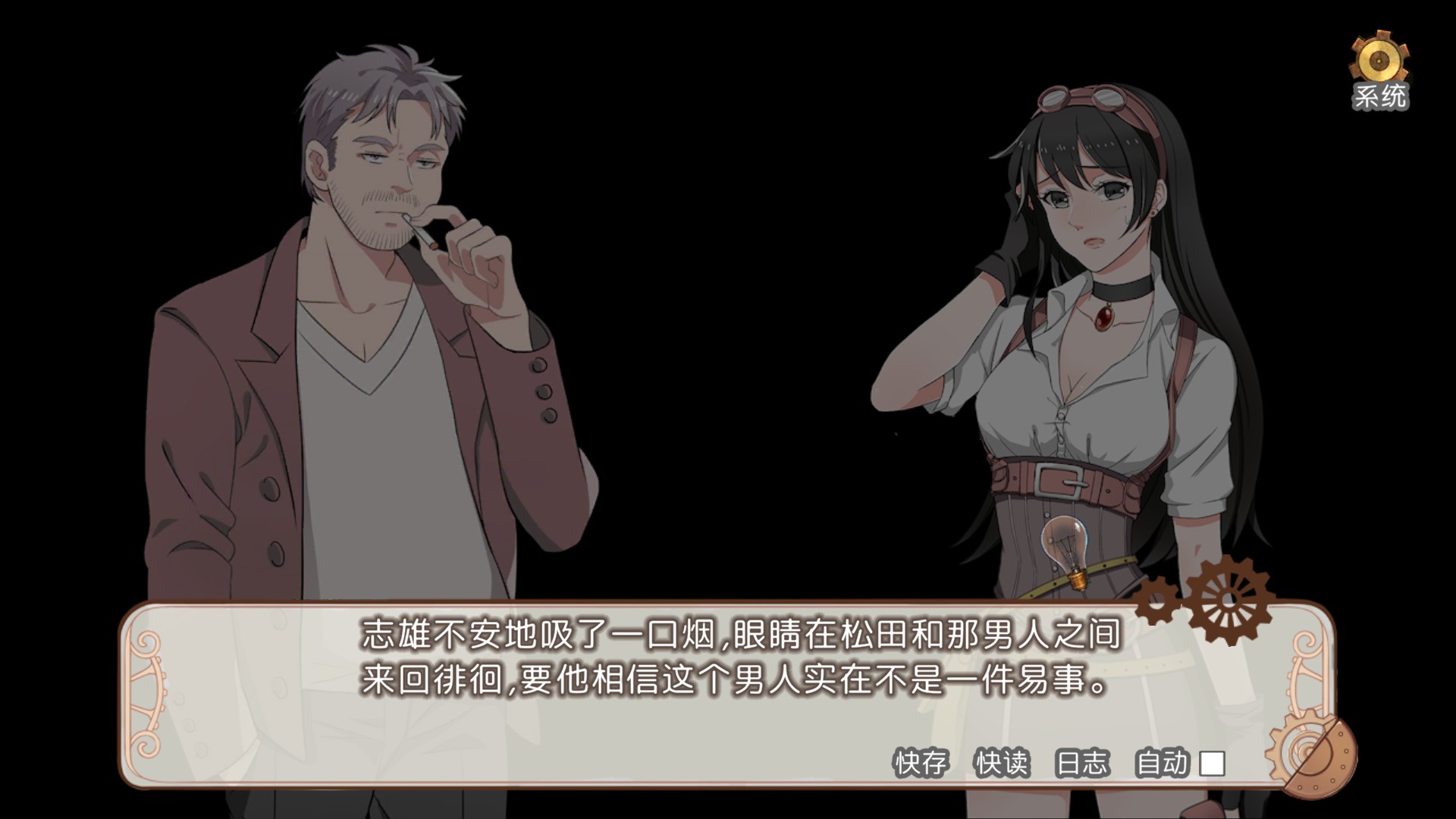The height and width of the screenshot is (819, 1456).
Task: Select the 系统 text label below the gear
Action: click(x=1382, y=95)
